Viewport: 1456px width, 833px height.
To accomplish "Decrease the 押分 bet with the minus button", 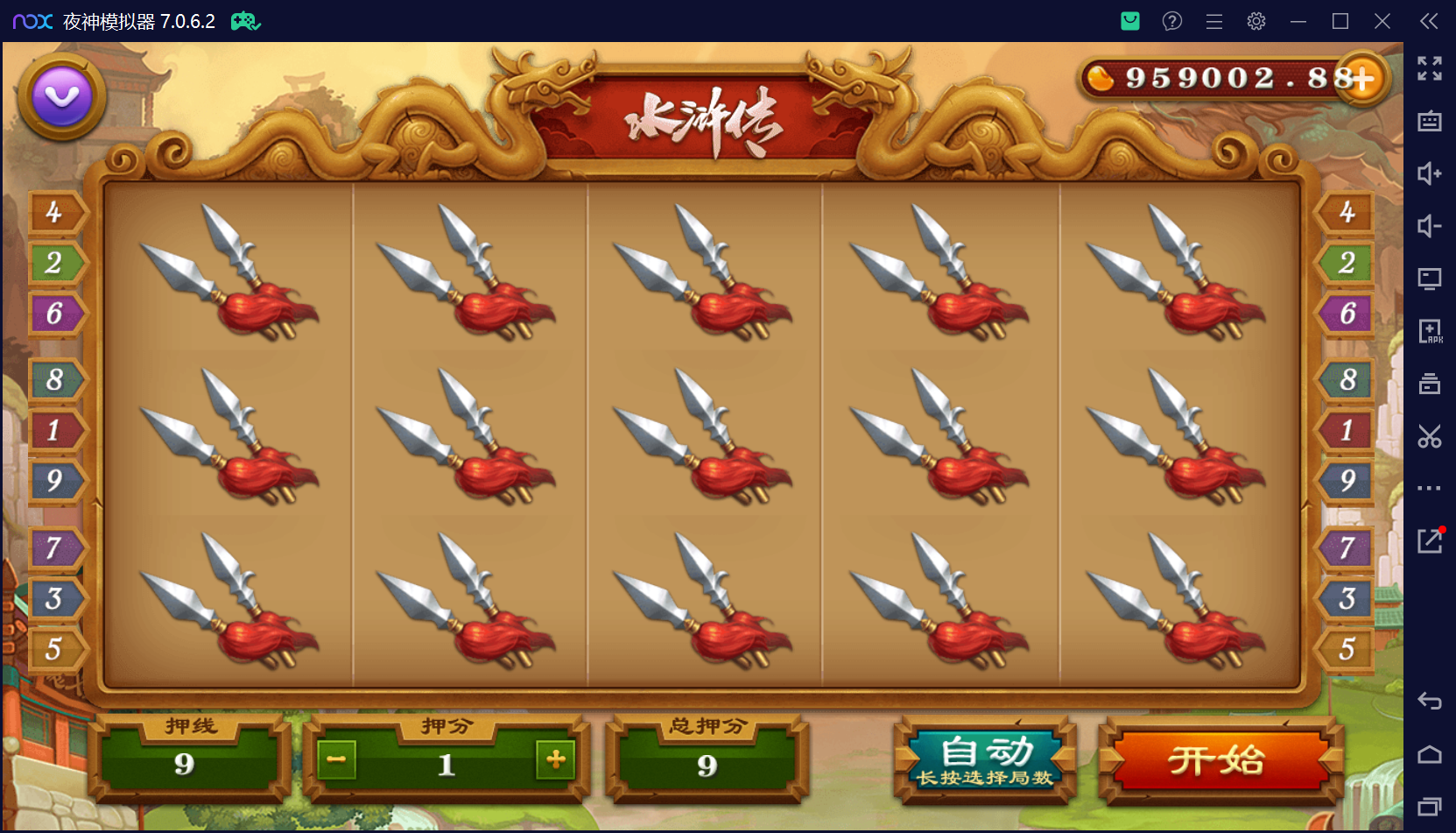I will [x=337, y=759].
